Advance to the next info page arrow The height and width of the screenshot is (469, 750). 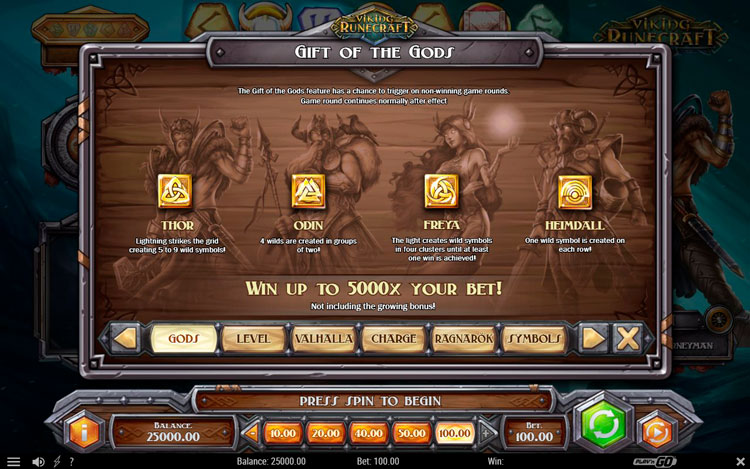[x=594, y=338]
